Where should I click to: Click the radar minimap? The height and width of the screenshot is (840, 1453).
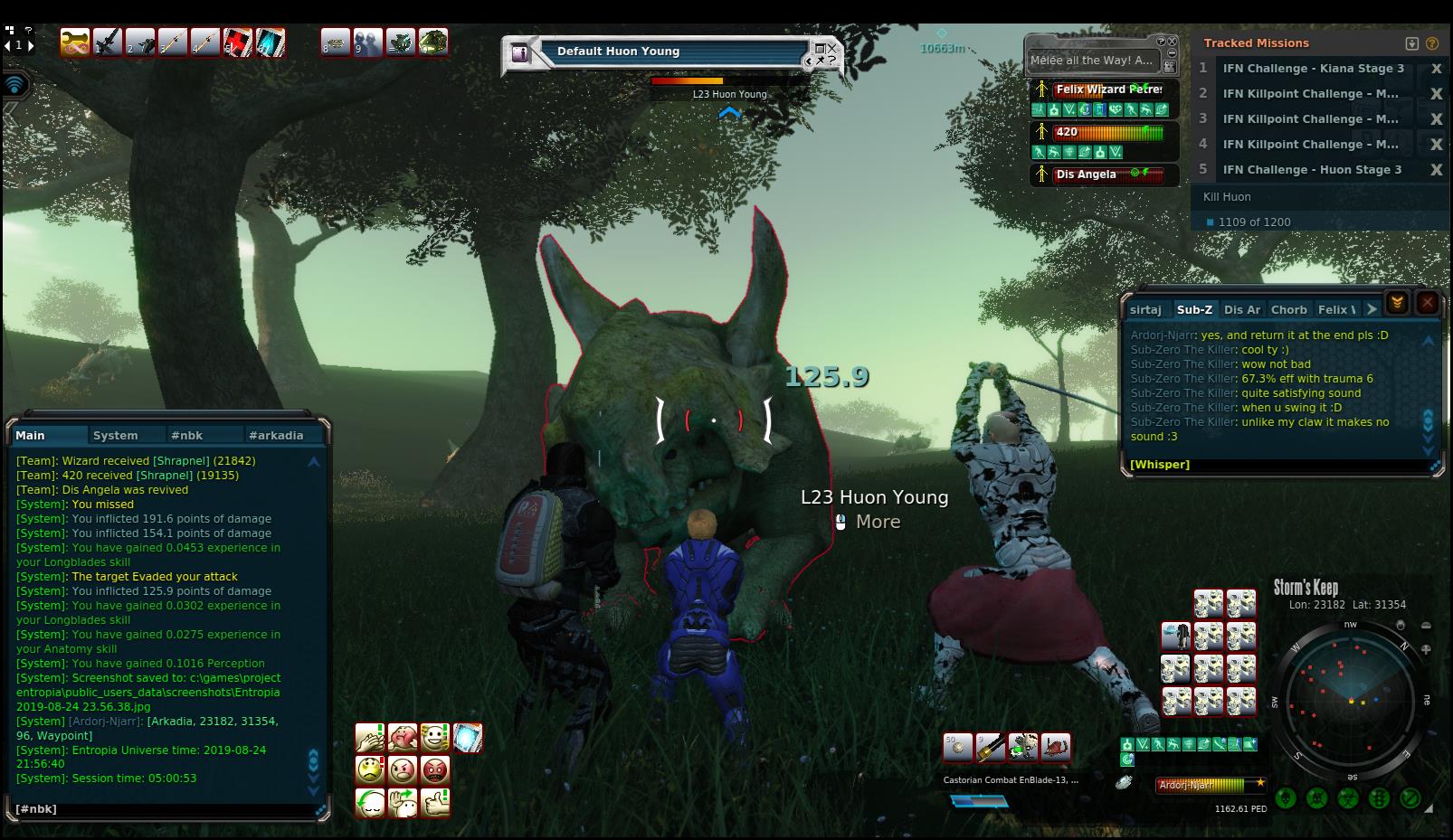click(1350, 700)
